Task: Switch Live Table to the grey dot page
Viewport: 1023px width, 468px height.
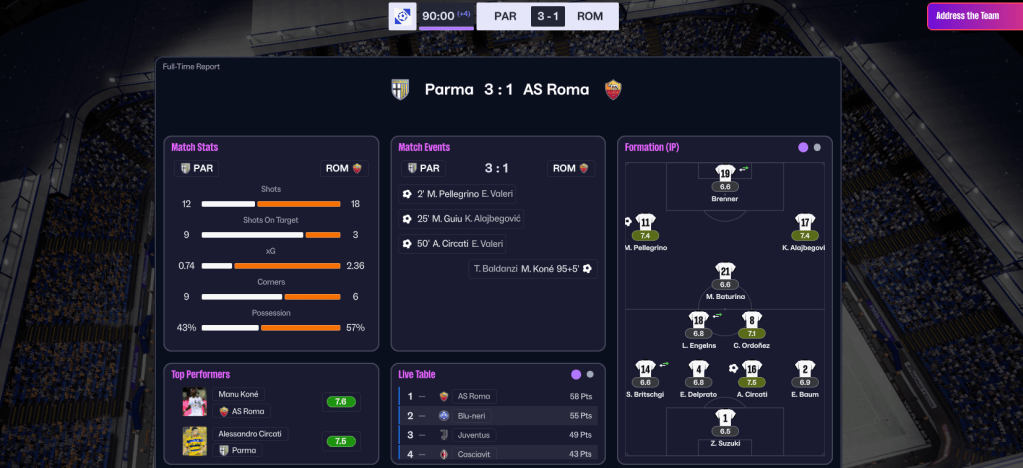Action: pos(590,375)
